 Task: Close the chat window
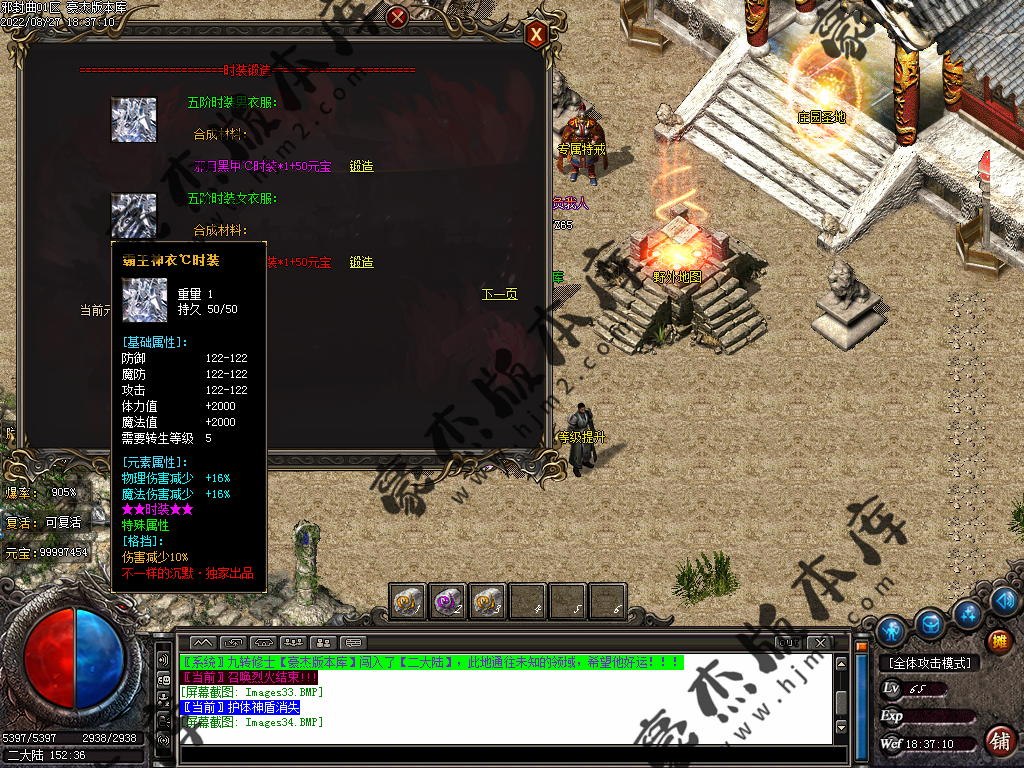pos(820,642)
